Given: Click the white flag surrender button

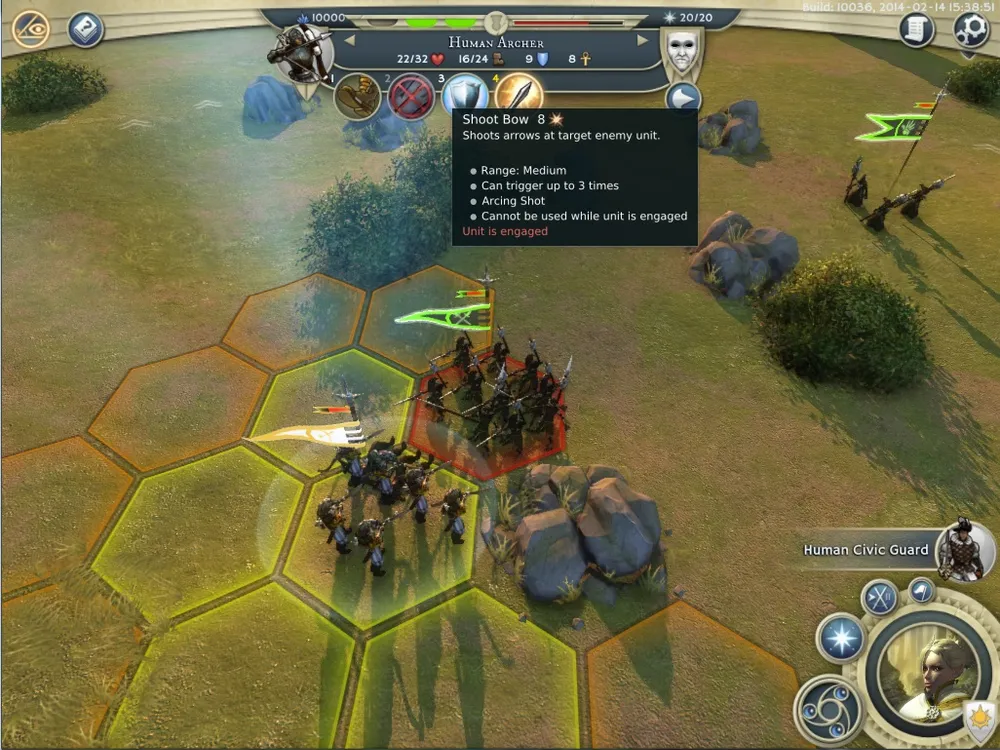Looking at the screenshot, I should point(922,590).
